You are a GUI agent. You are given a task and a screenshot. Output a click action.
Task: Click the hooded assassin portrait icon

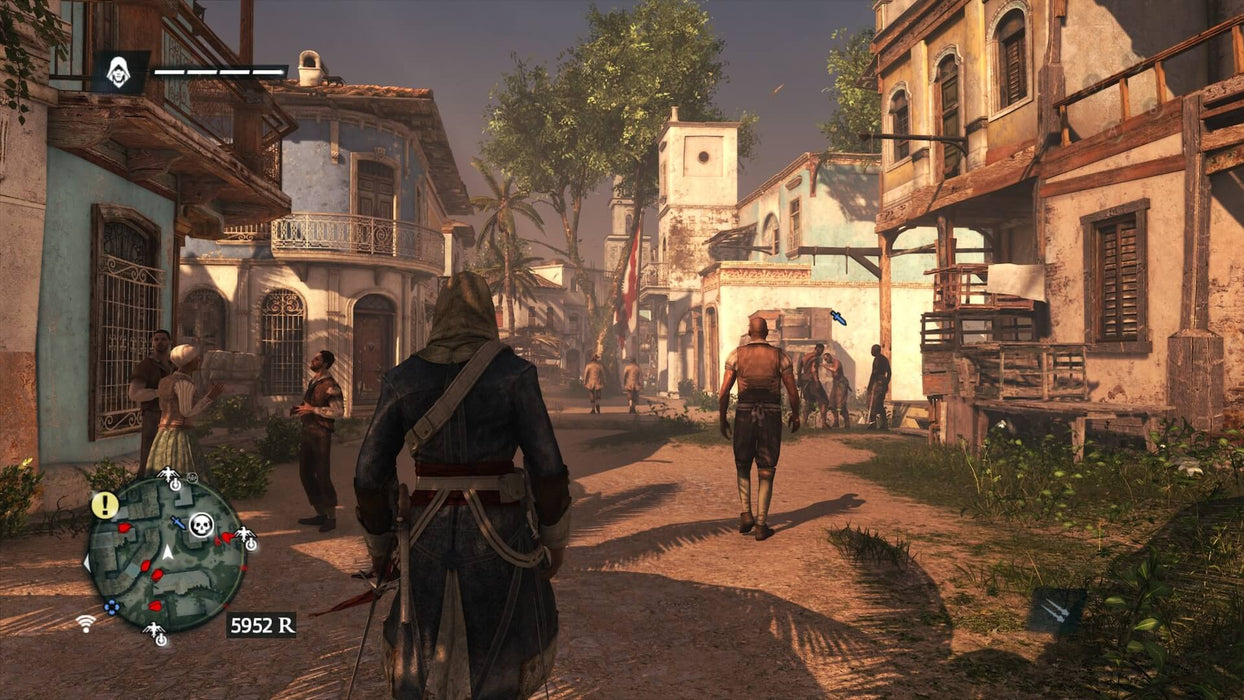pyautogui.click(x=120, y=72)
